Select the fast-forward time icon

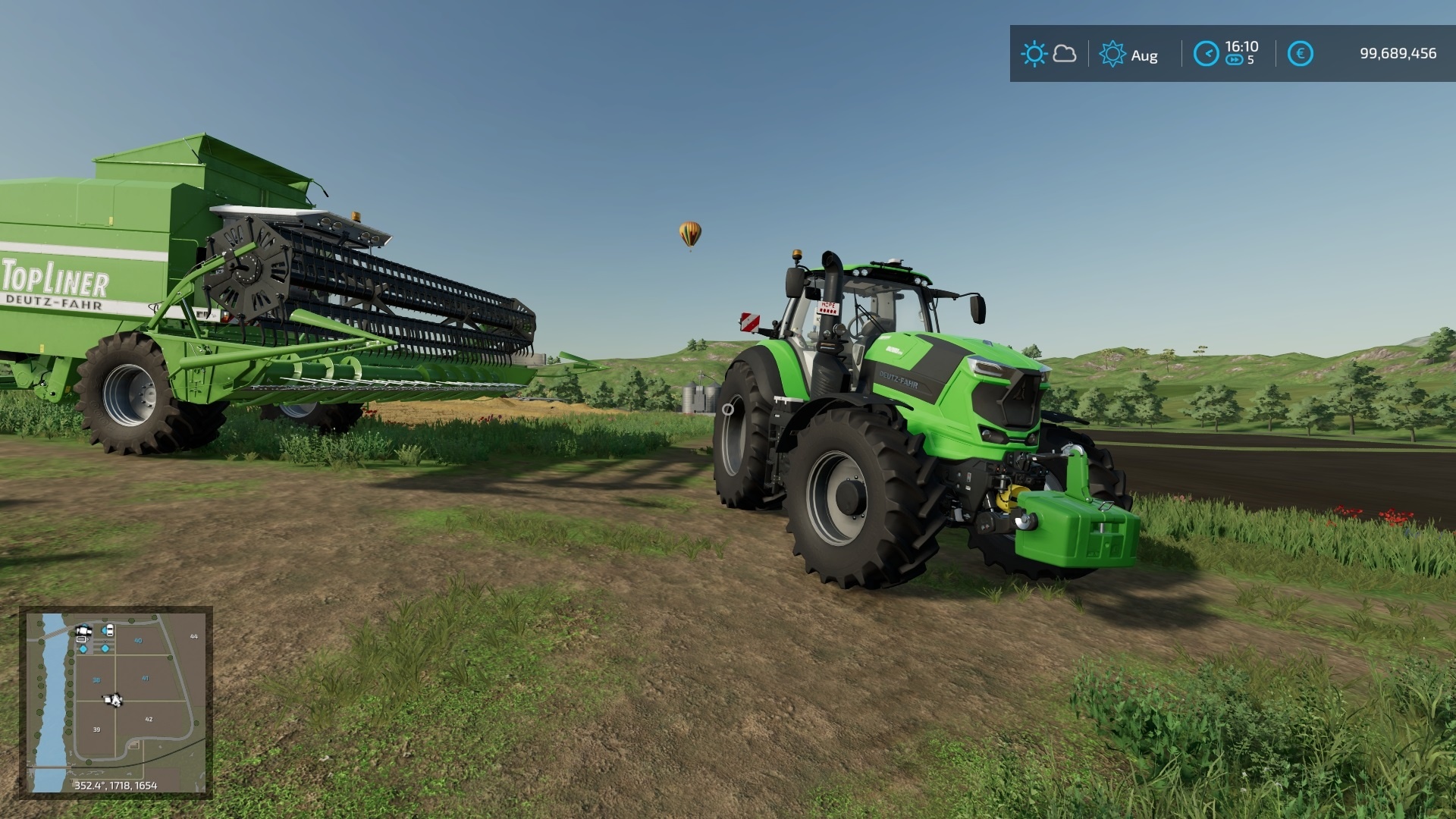pos(1234,59)
